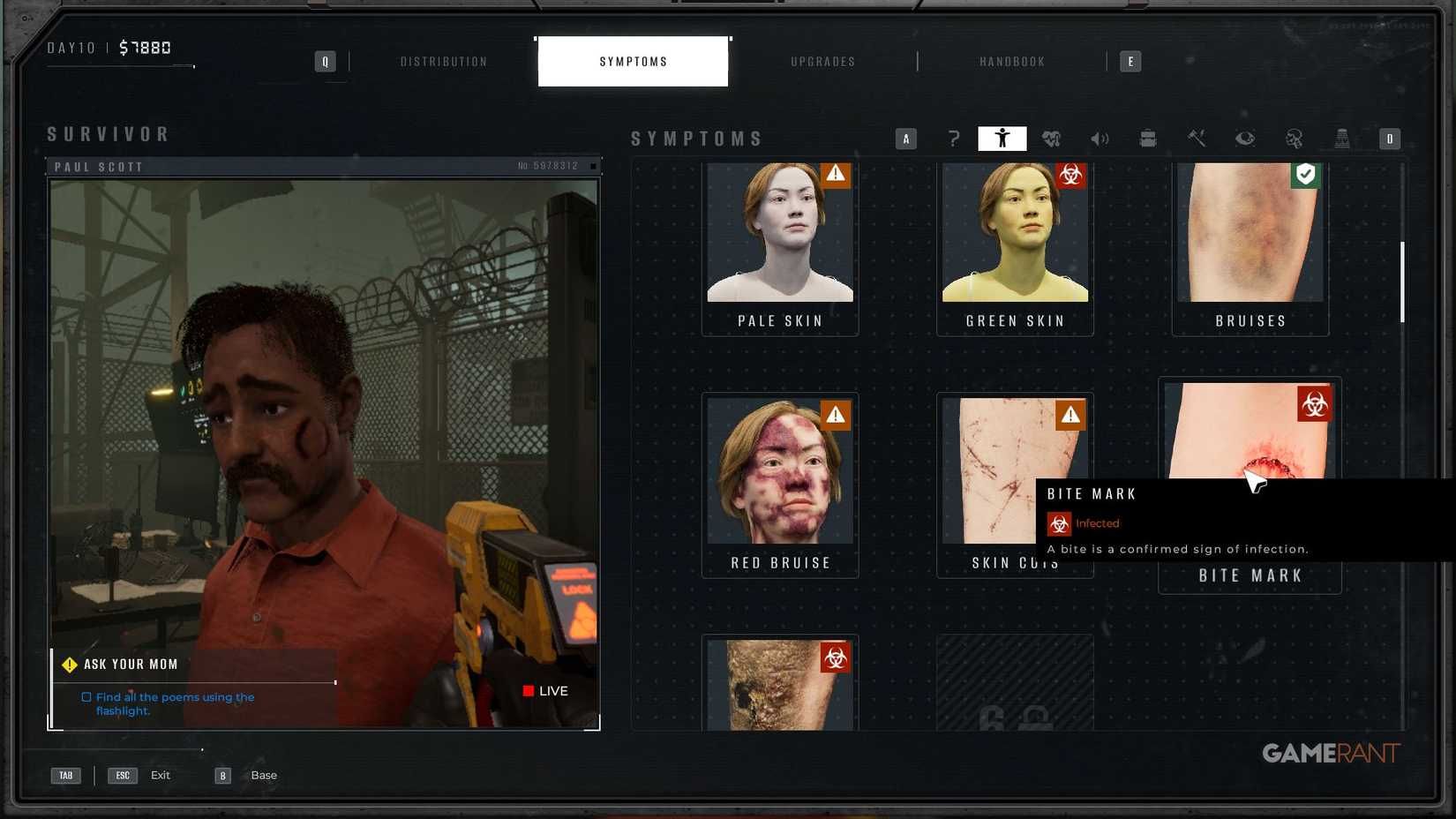Image resolution: width=1456 pixels, height=819 pixels.
Task: Select the body figure symptom category
Action: [1002, 139]
